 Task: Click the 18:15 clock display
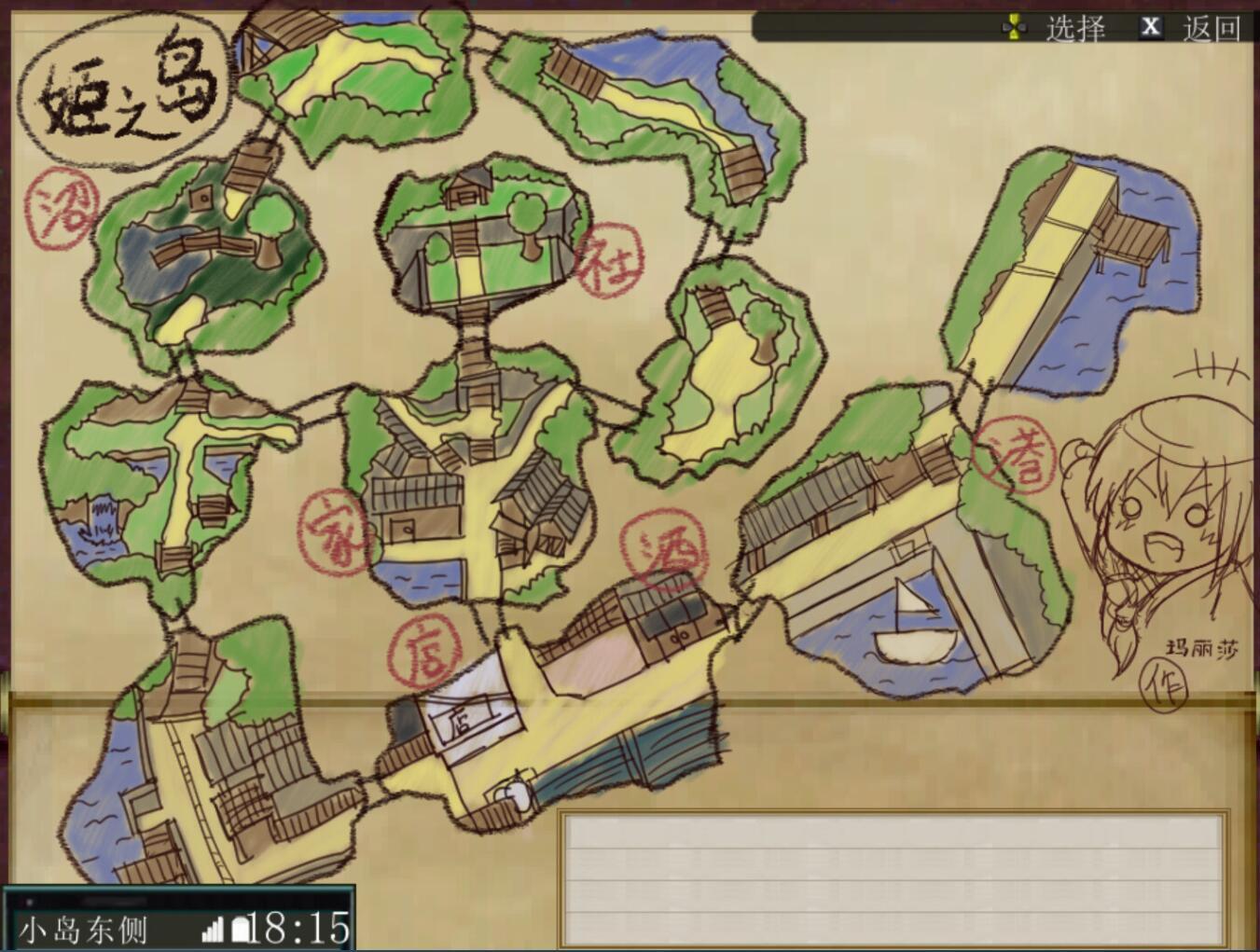click(298, 926)
